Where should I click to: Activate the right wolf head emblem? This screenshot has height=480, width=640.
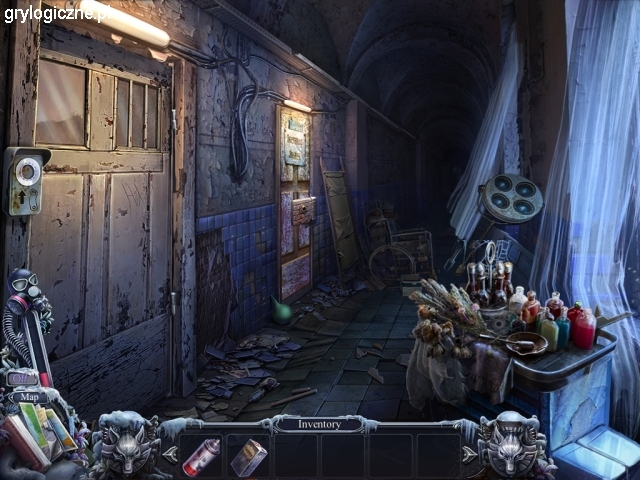[x=510, y=441]
